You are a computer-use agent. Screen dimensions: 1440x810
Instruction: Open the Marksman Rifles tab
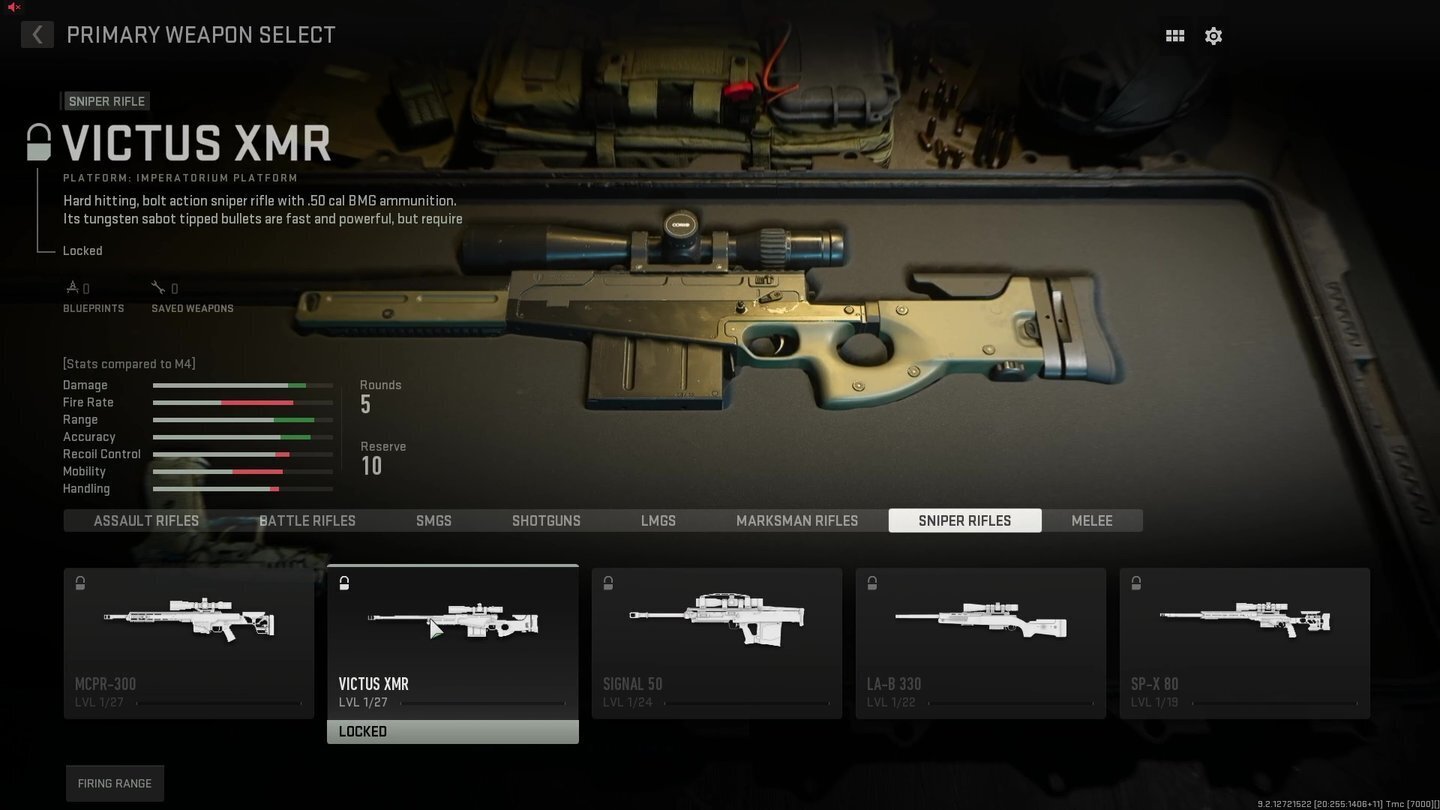(797, 520)
